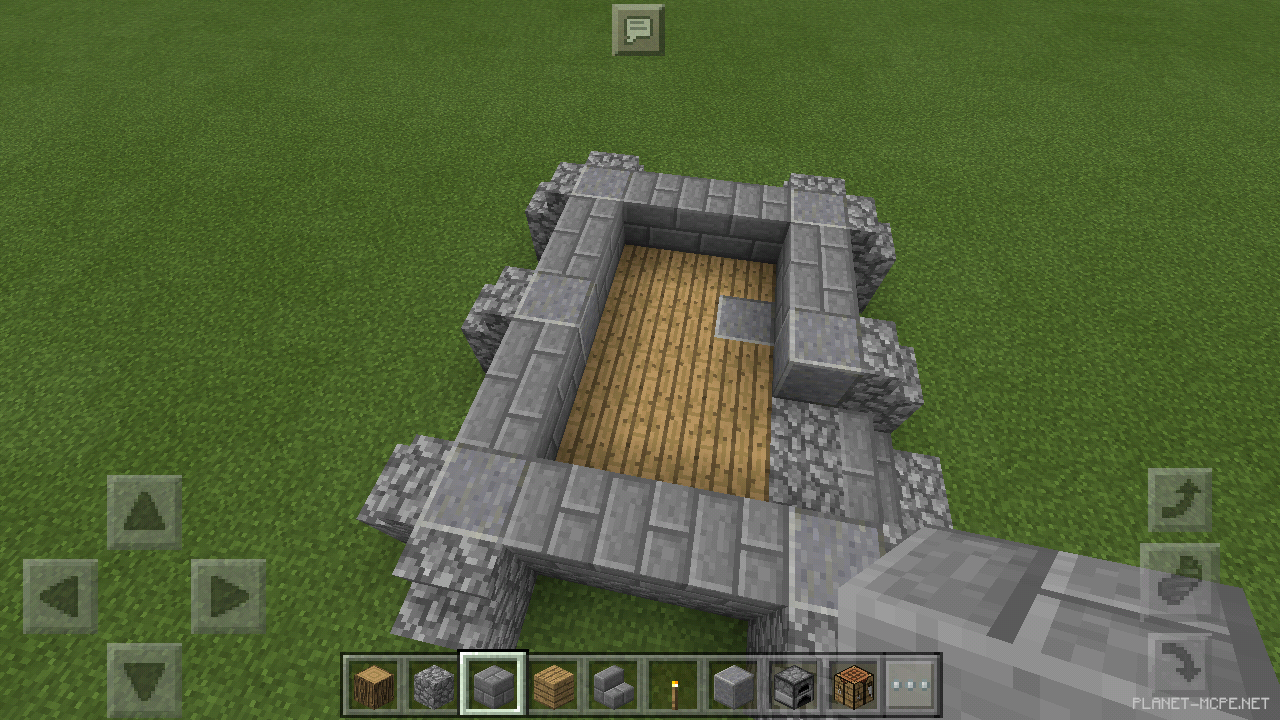
Task: Choose the torch from the hotbar
Action: (673, 685)
